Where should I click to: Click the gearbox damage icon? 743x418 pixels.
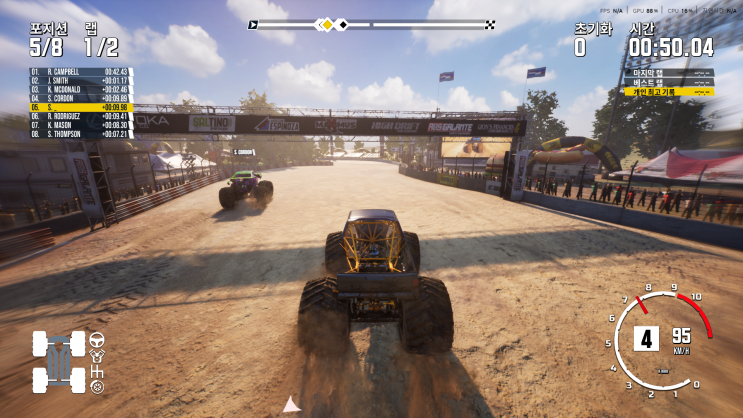pyautogui.click(x=98, y=370)
